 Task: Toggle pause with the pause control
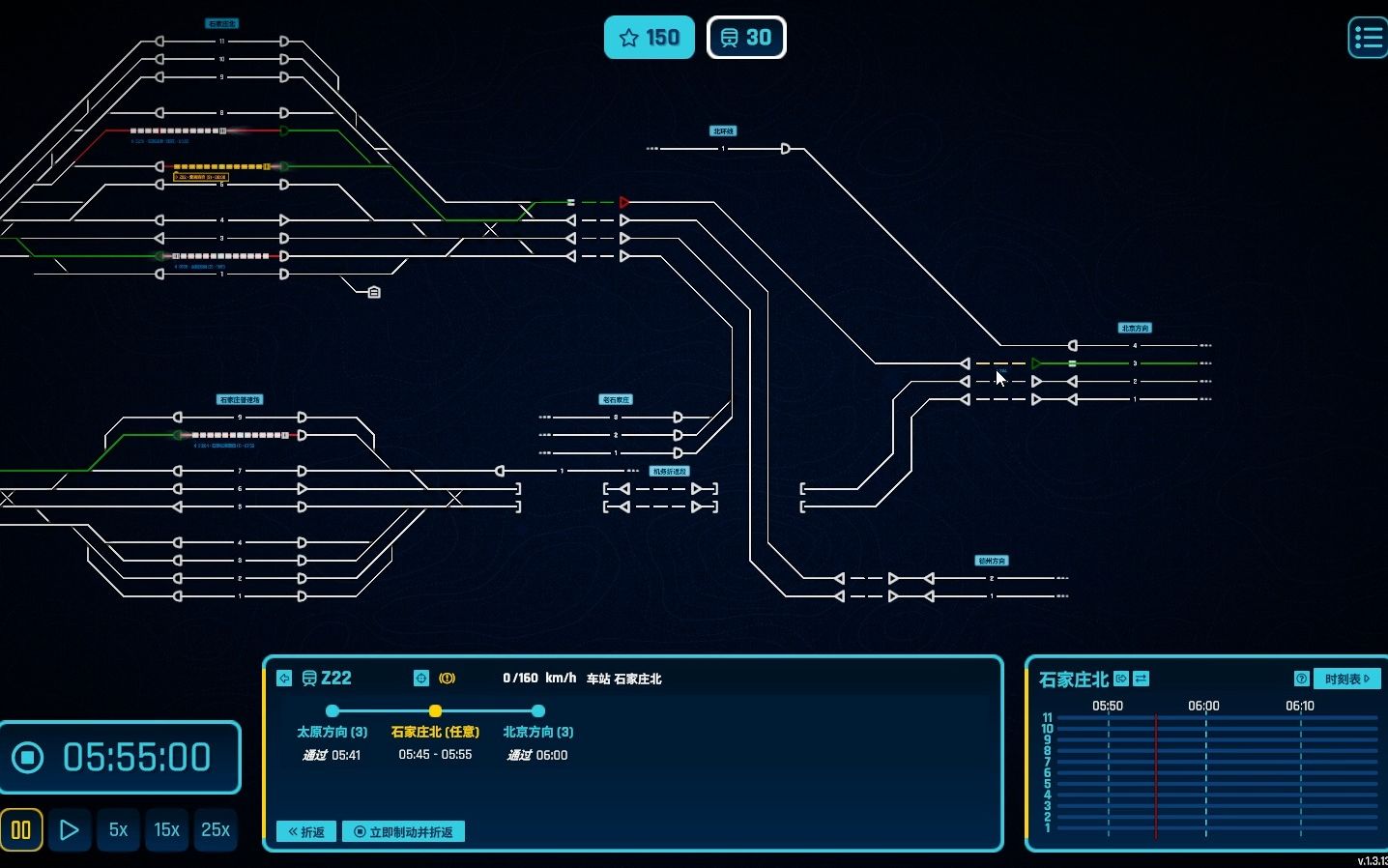pyautogui.click(x=20, y=829)
